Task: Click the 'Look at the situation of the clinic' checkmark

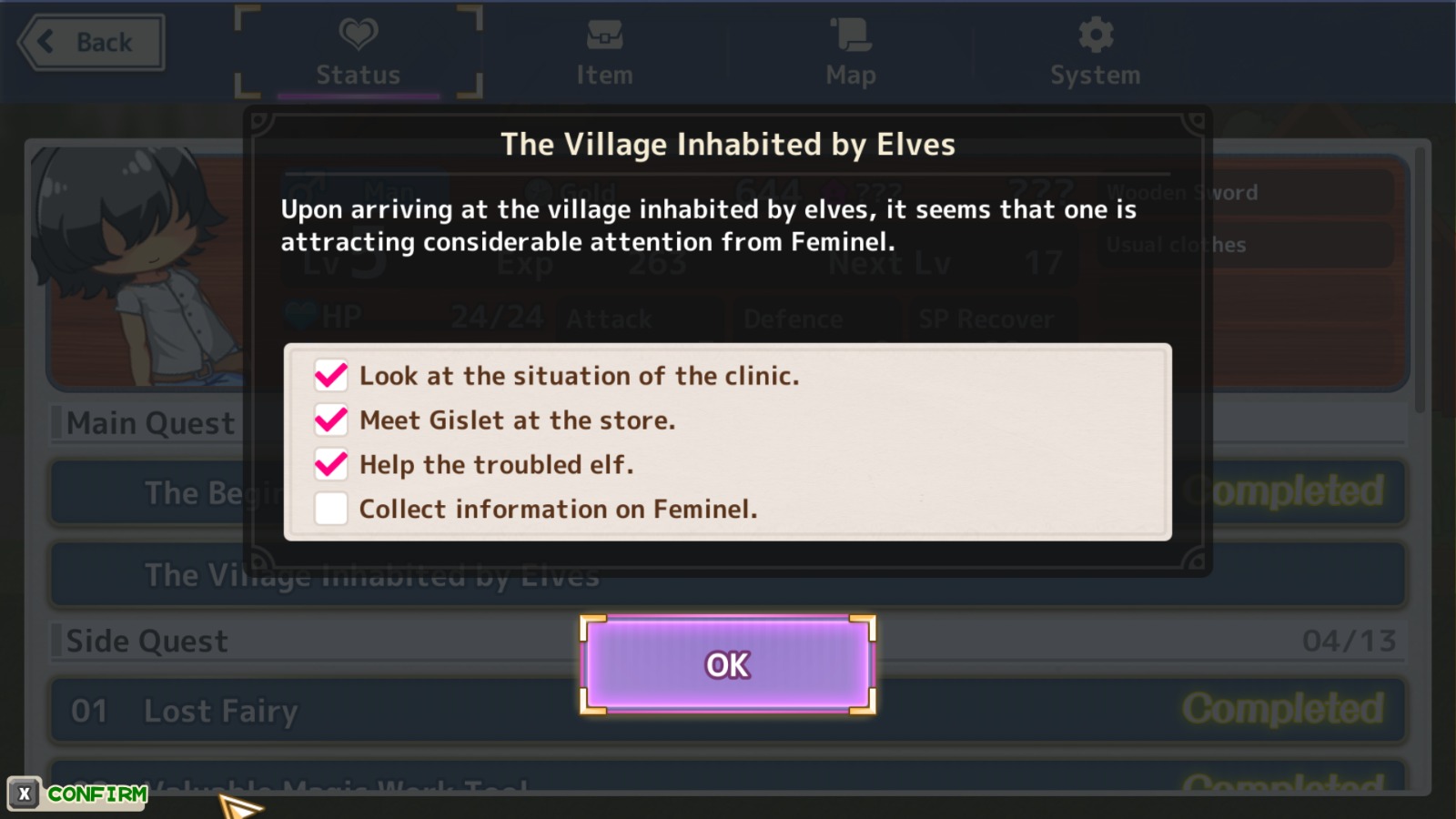Action: tap(331, 375)
